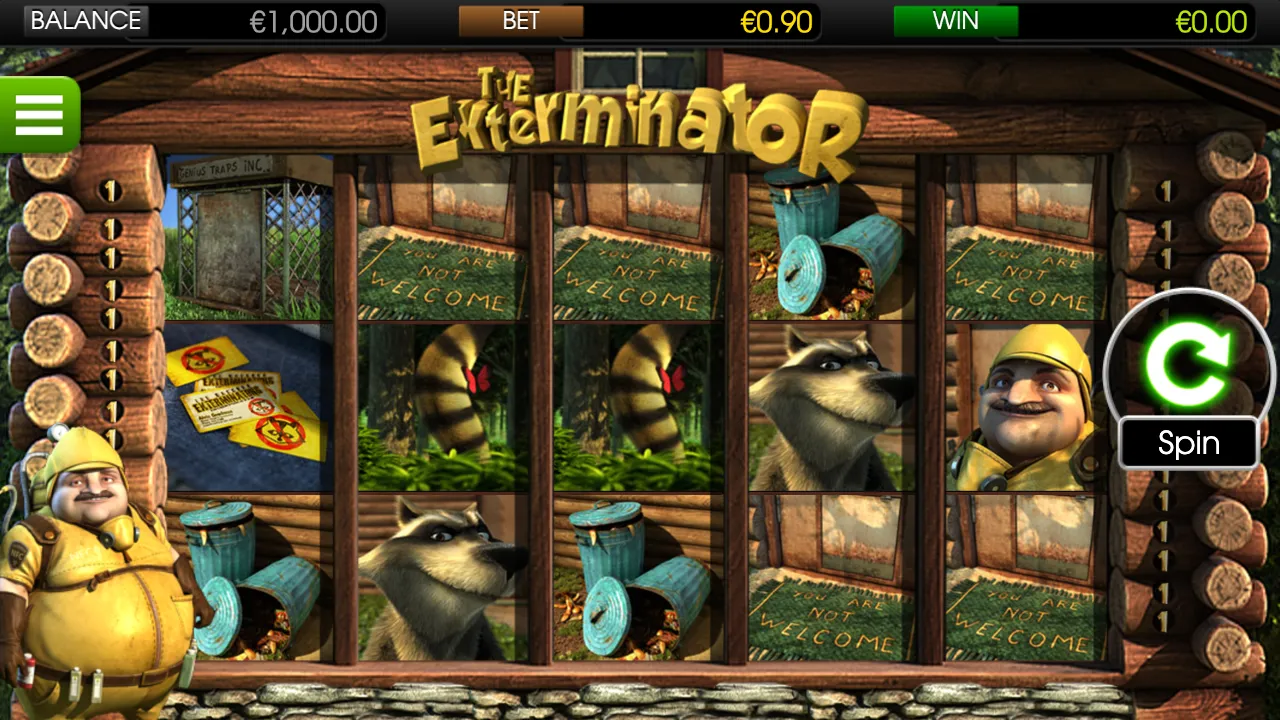Viewport: 1280px width, 720px height.
Task: Open the green hamburger menu
Action: point(40,115)
